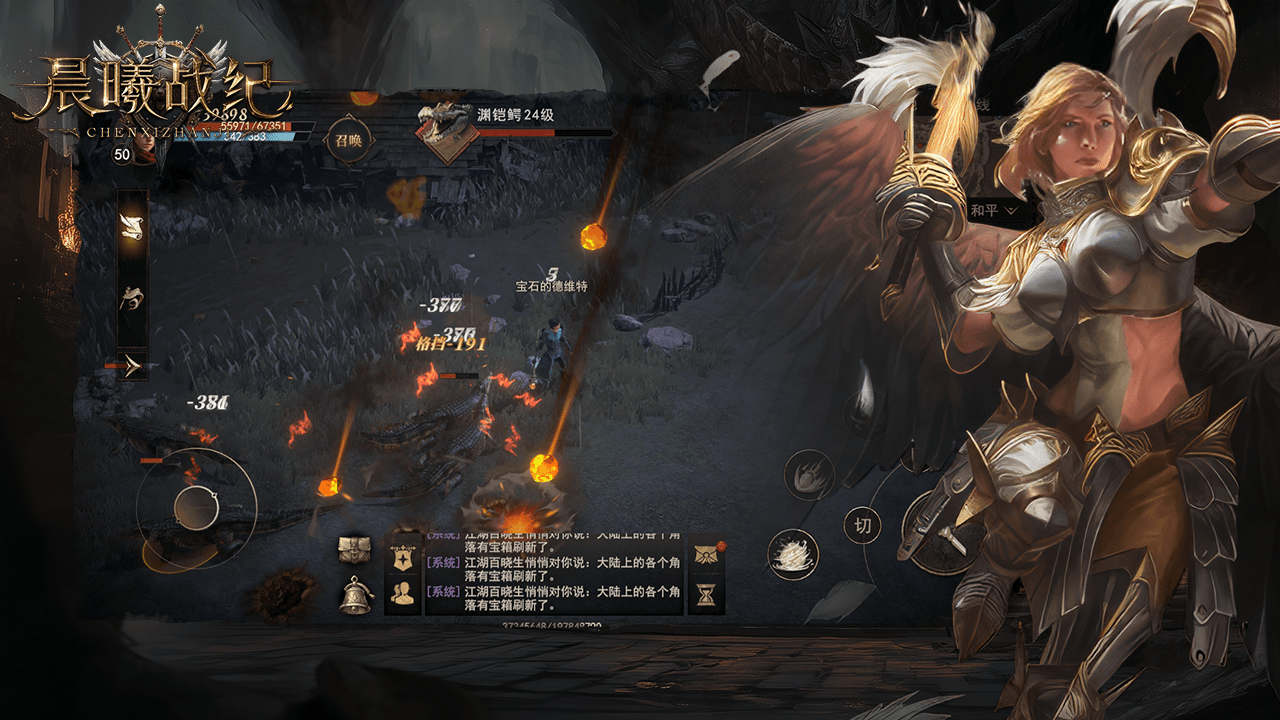This screenshot has height=720, width=1280.
Task: Tap the 切 switch button
Action: [862, 524]
